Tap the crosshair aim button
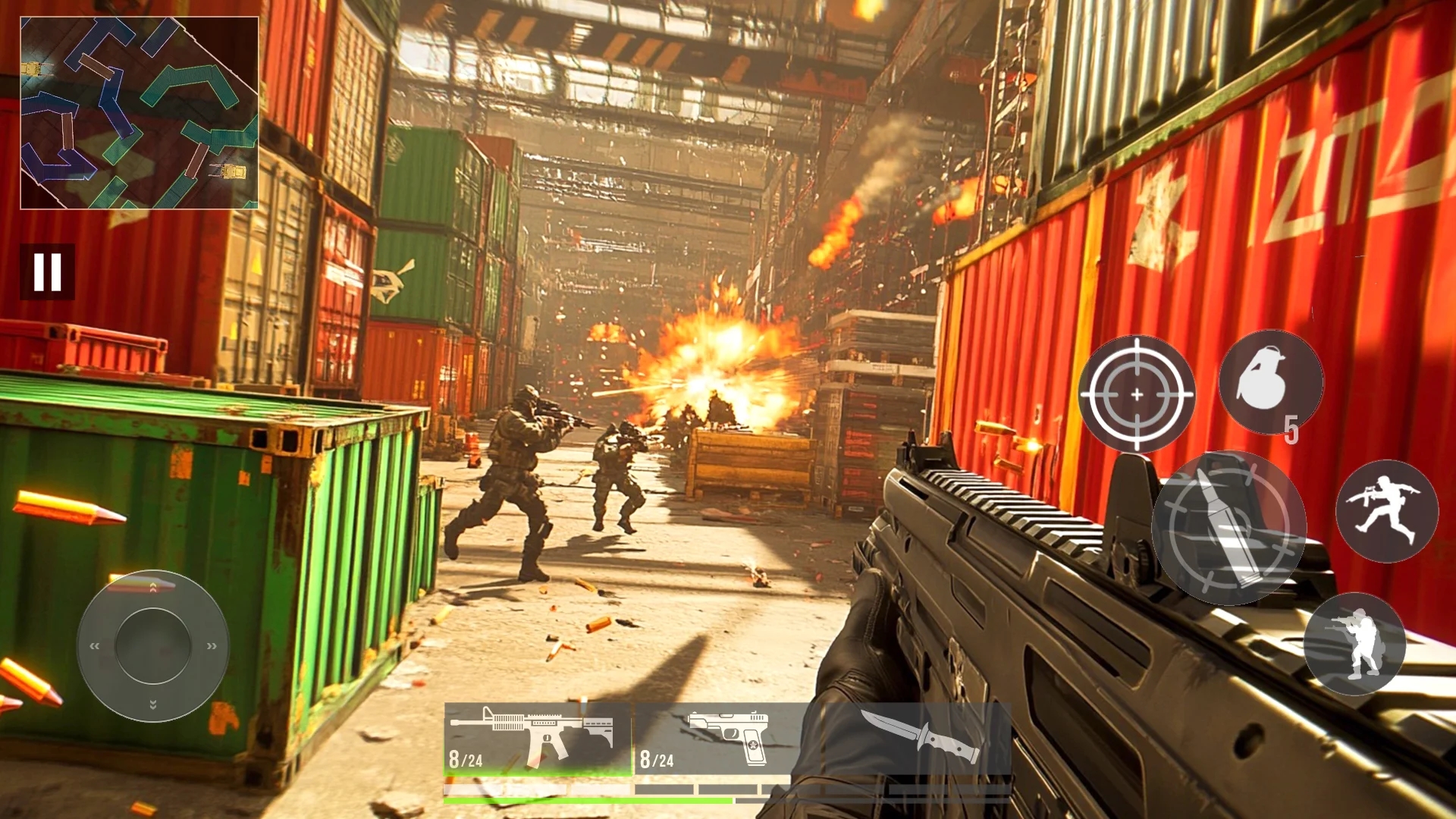This screenshot has height=819, width=1456. [x=1136, y=394]
